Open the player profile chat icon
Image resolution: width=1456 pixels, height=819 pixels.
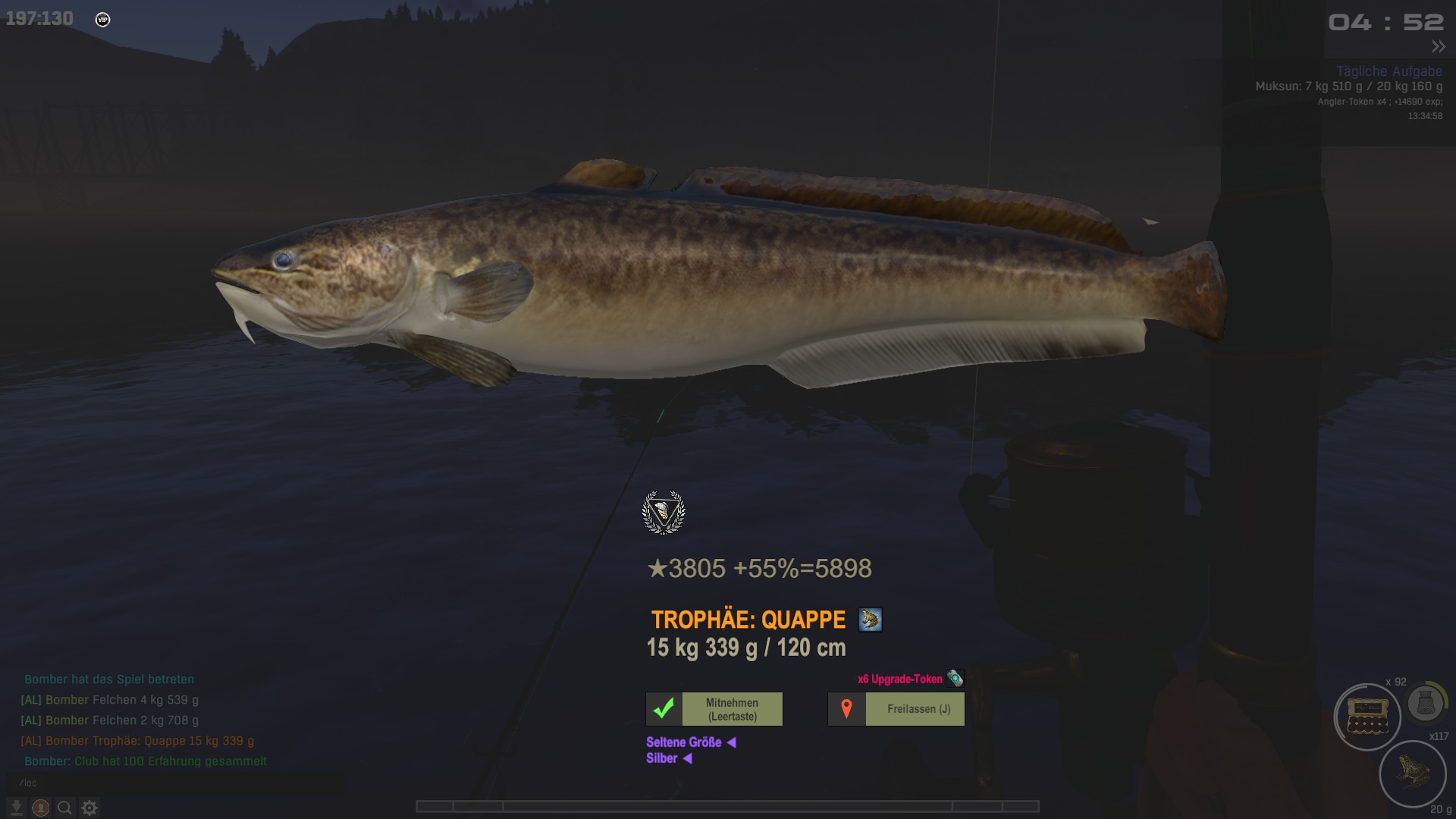click(41, 808)
